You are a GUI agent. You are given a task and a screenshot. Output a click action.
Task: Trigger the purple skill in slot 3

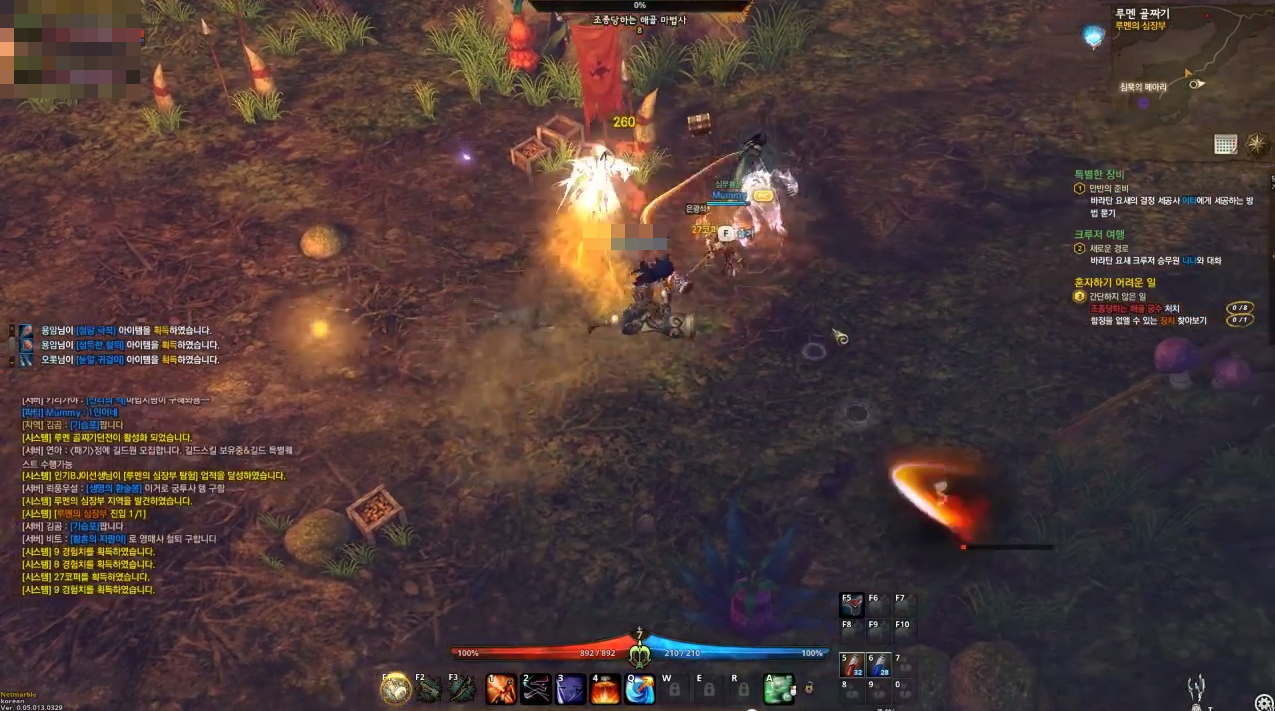570,689
